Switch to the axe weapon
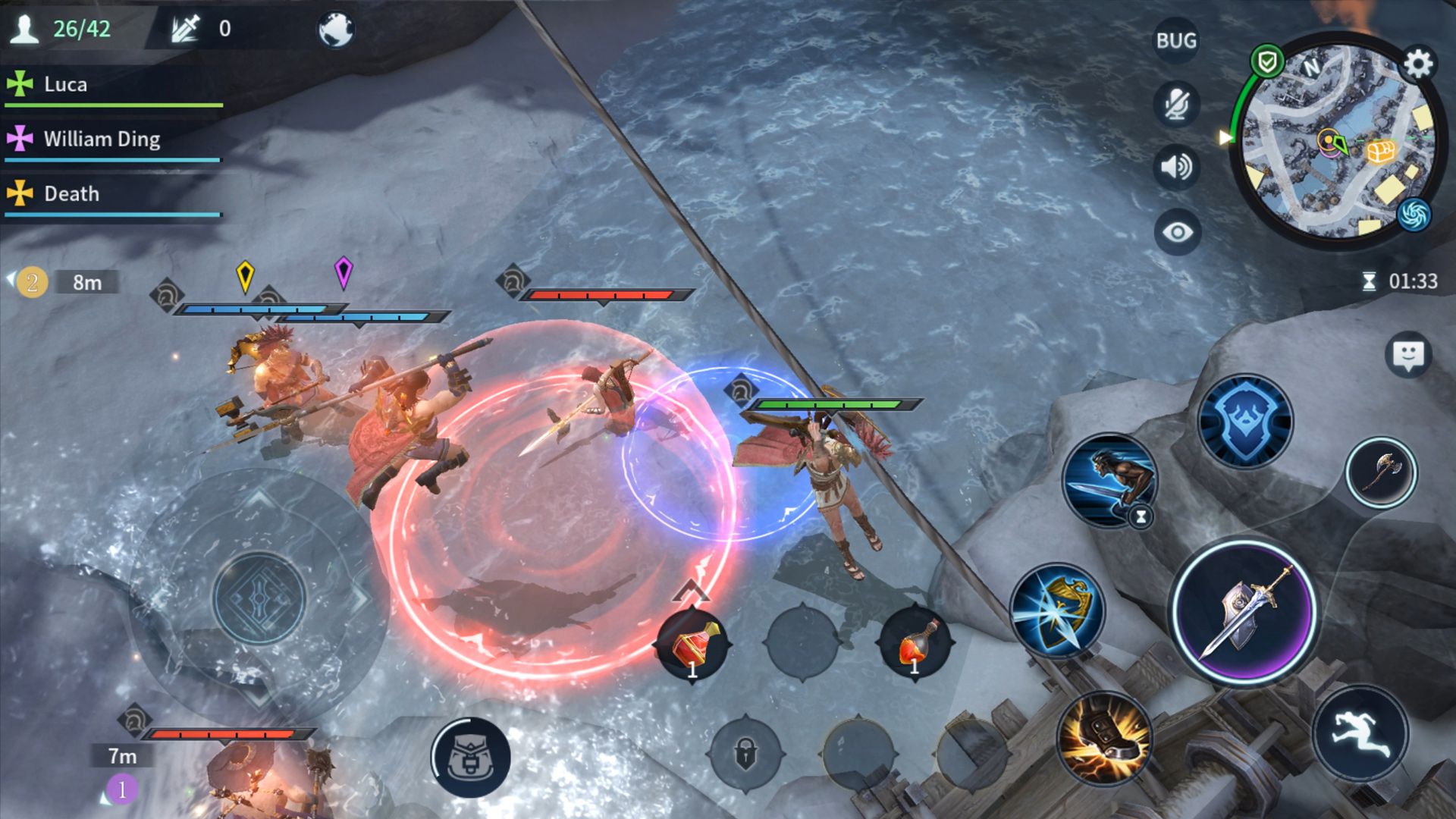This screenshot has width=1456, height=819. pos(1380,472)
